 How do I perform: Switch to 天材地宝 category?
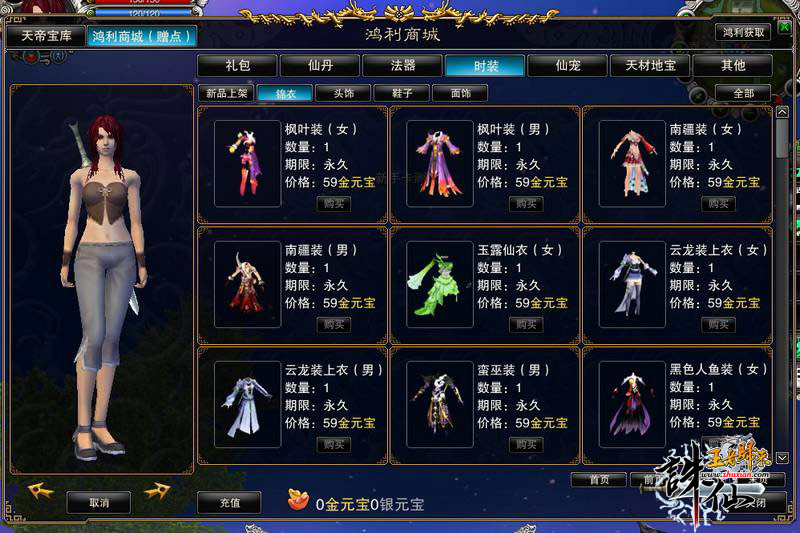coord(650,66)
